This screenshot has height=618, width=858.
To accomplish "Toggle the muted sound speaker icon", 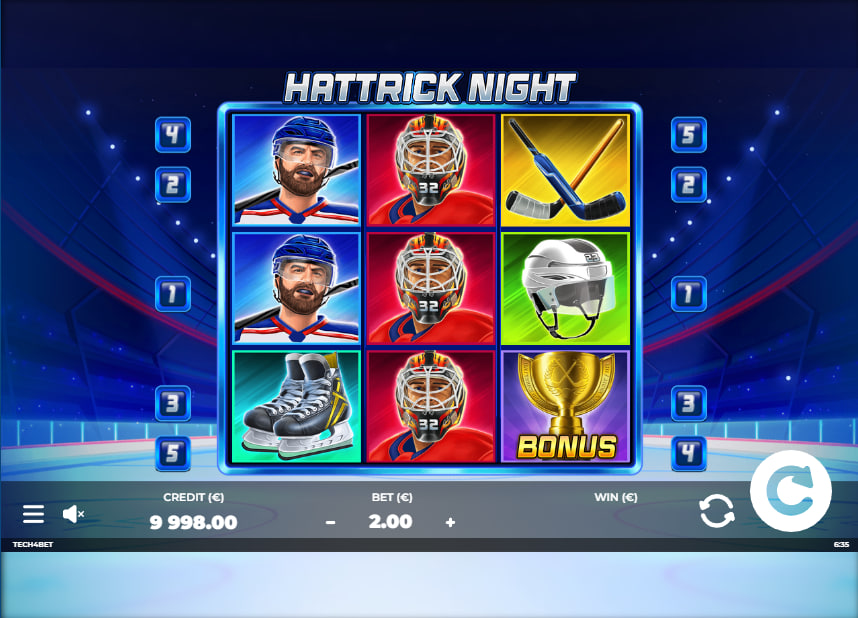I will [x=73, y=514].
